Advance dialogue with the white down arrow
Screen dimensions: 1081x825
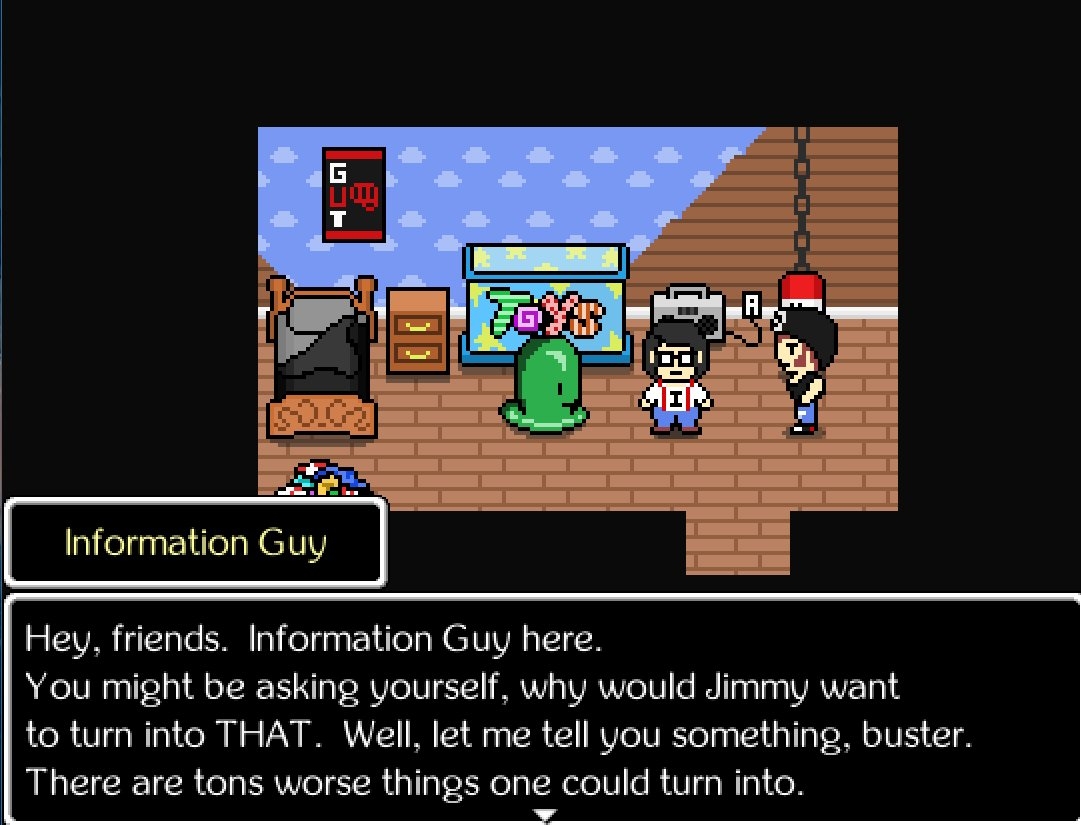[x=543, y=816]
